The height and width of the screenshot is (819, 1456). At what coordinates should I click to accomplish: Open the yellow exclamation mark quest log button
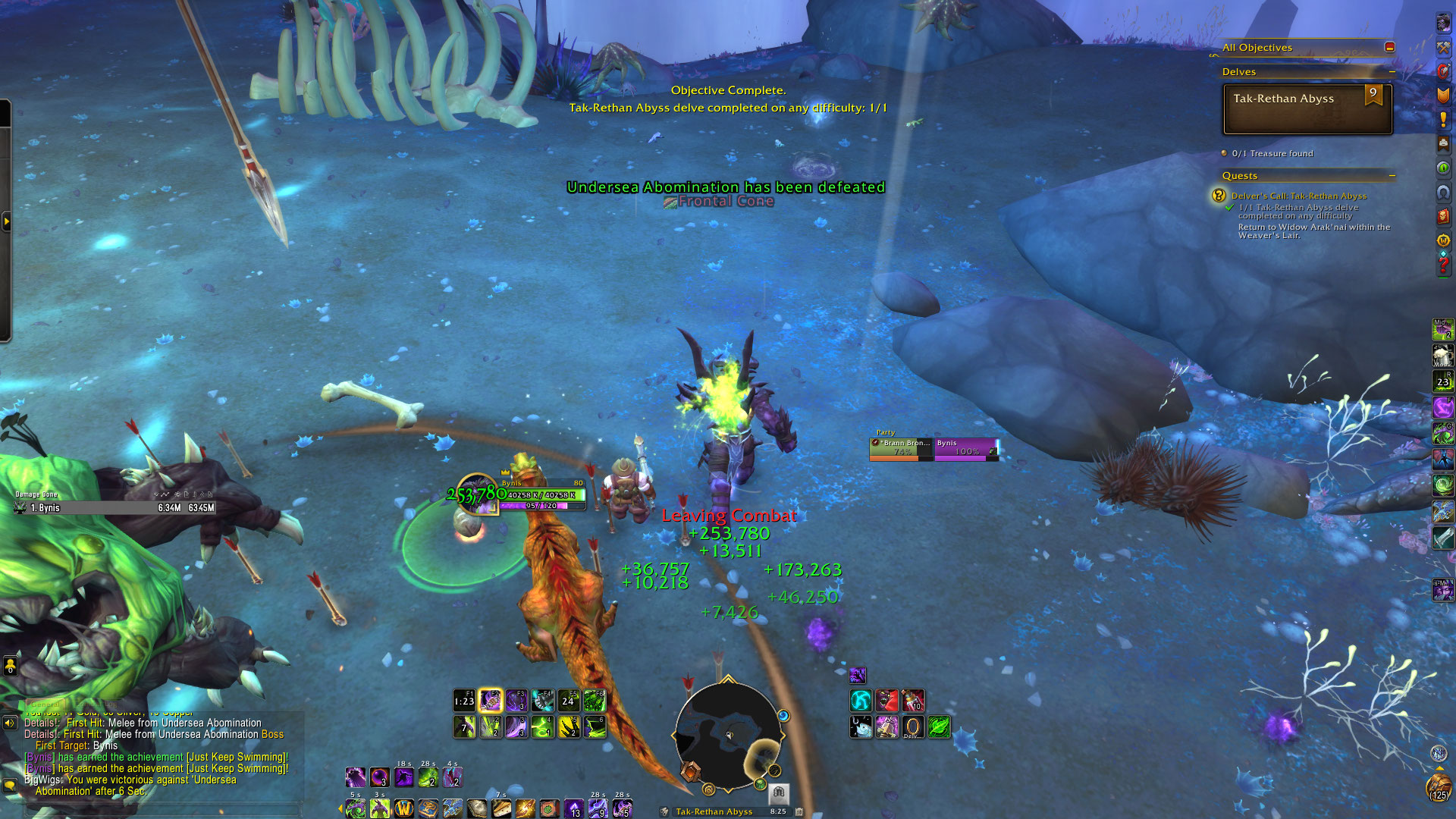(x=1443, y=119)
